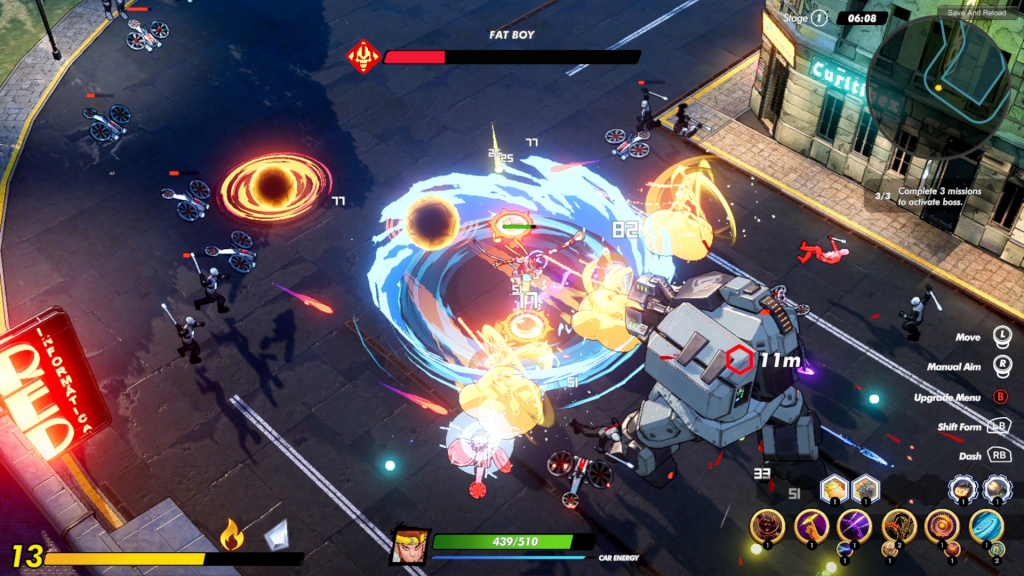Click the fiery explosion gear-shaped icon
1024x576 pixels.
pyautogui.click(x=963, y=489)
